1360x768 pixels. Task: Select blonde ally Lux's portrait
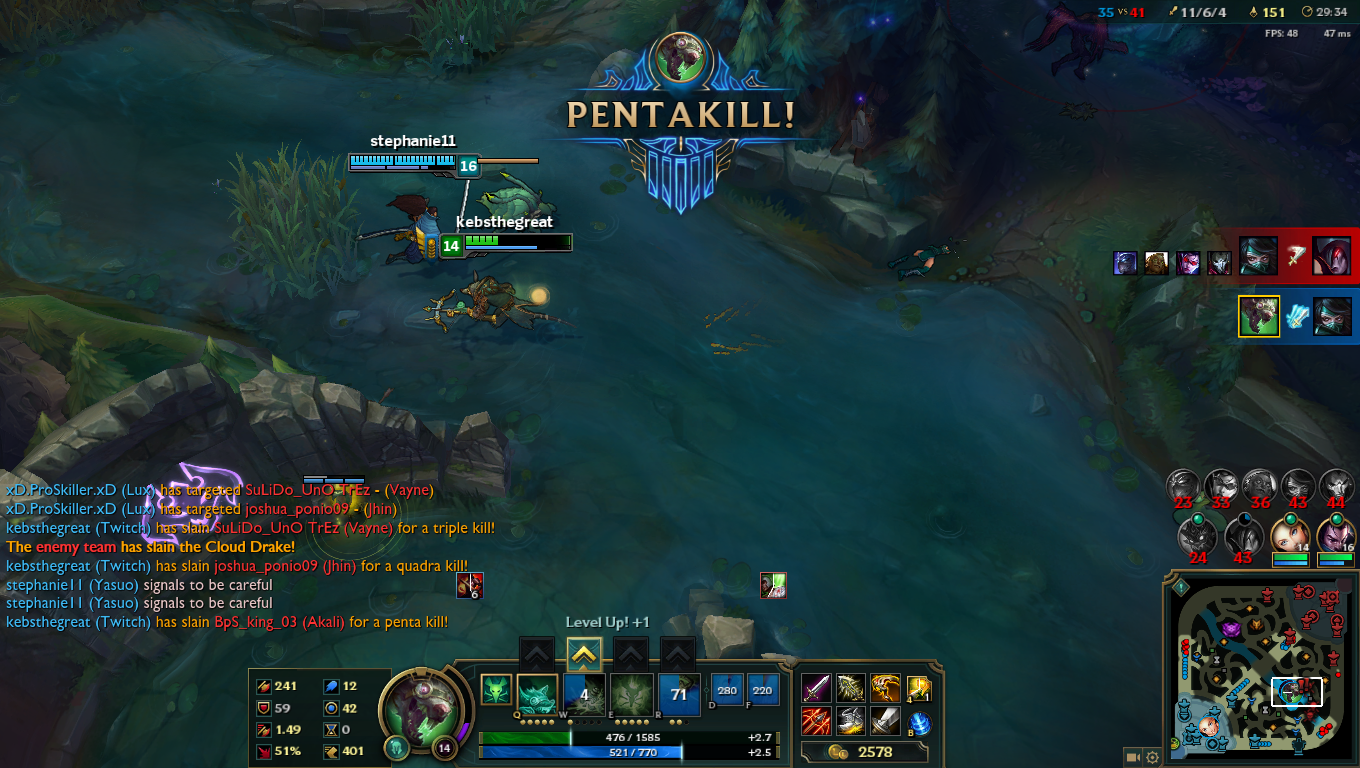coord(1289,535)
